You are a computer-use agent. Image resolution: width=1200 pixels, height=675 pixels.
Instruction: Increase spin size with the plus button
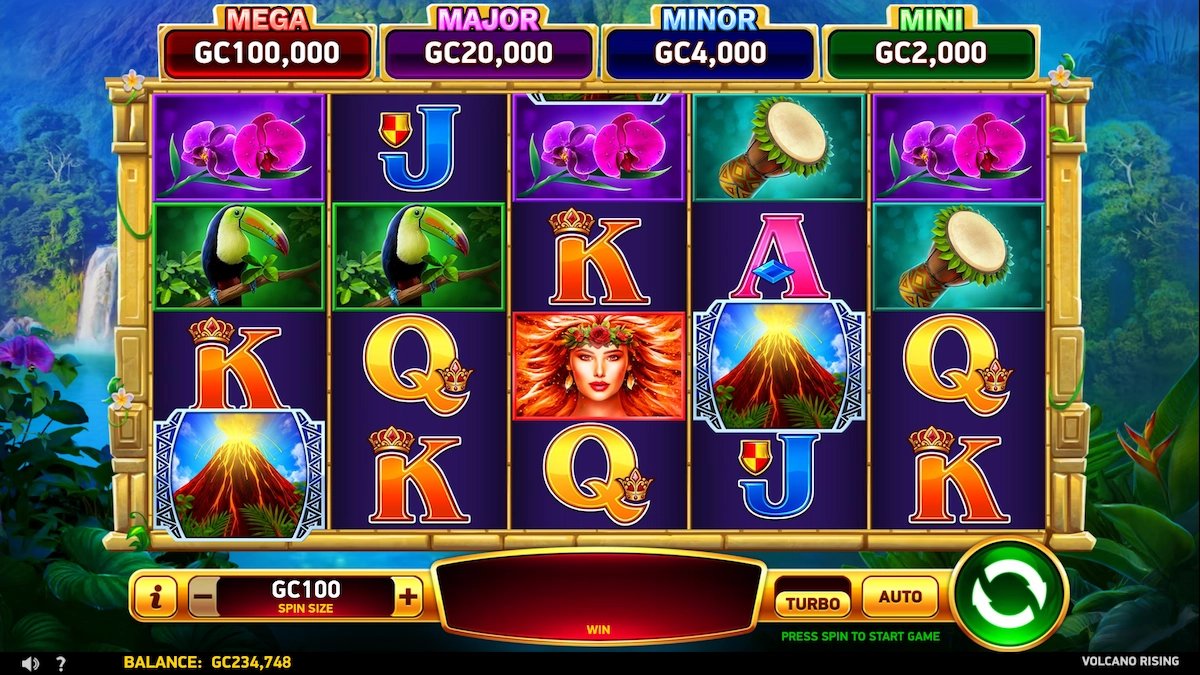[x=408, y=598]
